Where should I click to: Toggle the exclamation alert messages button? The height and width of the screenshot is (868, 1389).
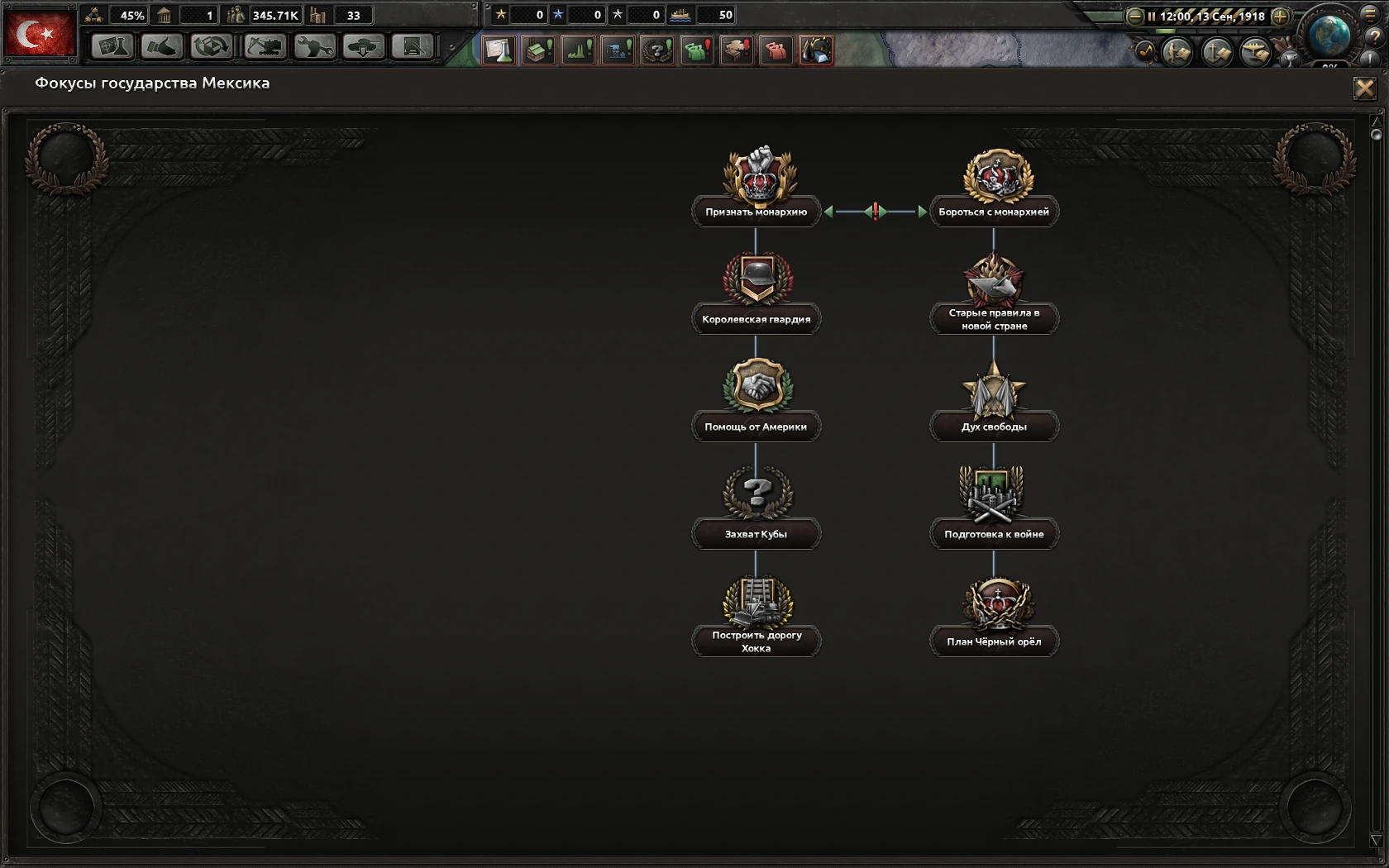[1368, 58]
